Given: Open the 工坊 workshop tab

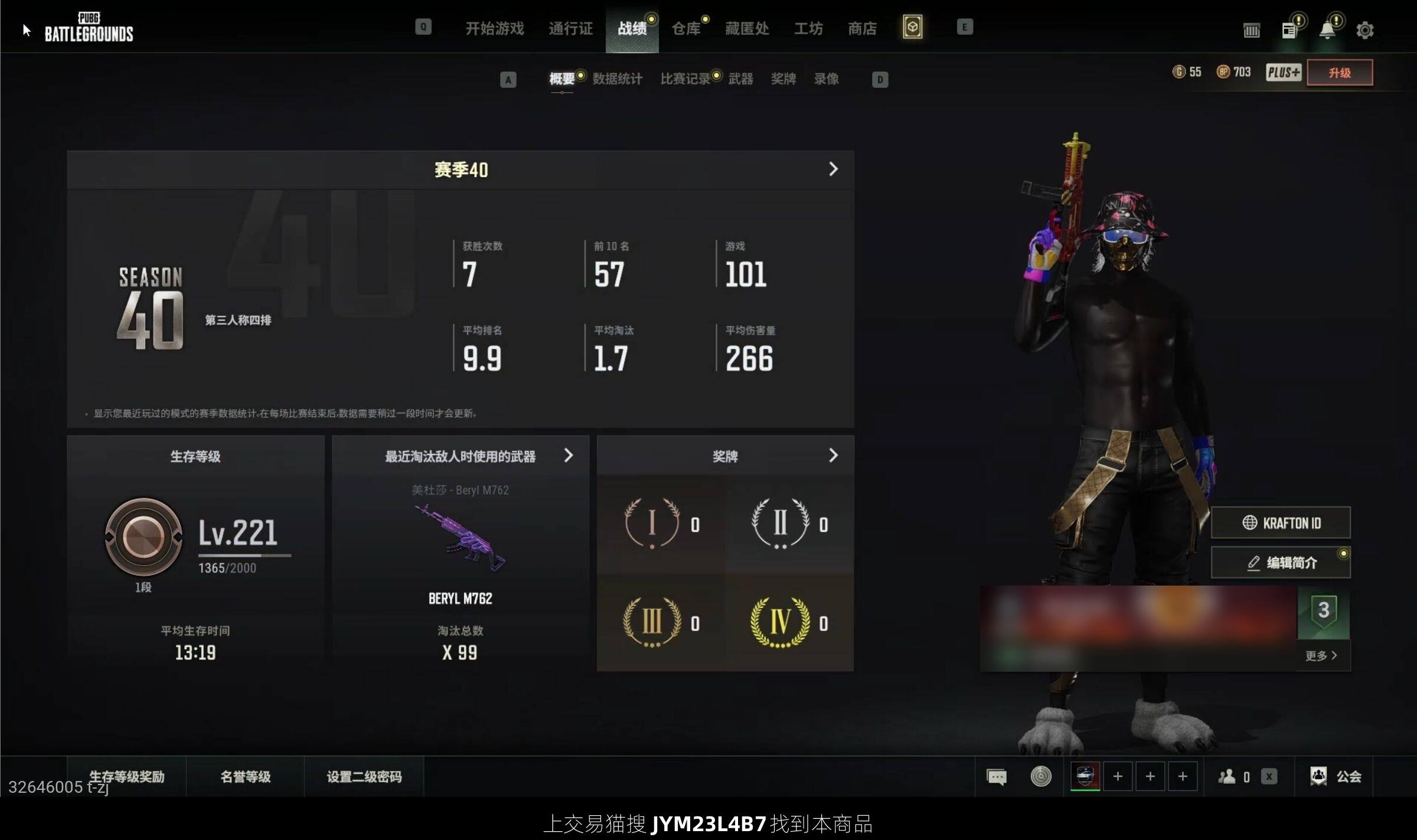Looking at the screenshot, I should (808, 28).
